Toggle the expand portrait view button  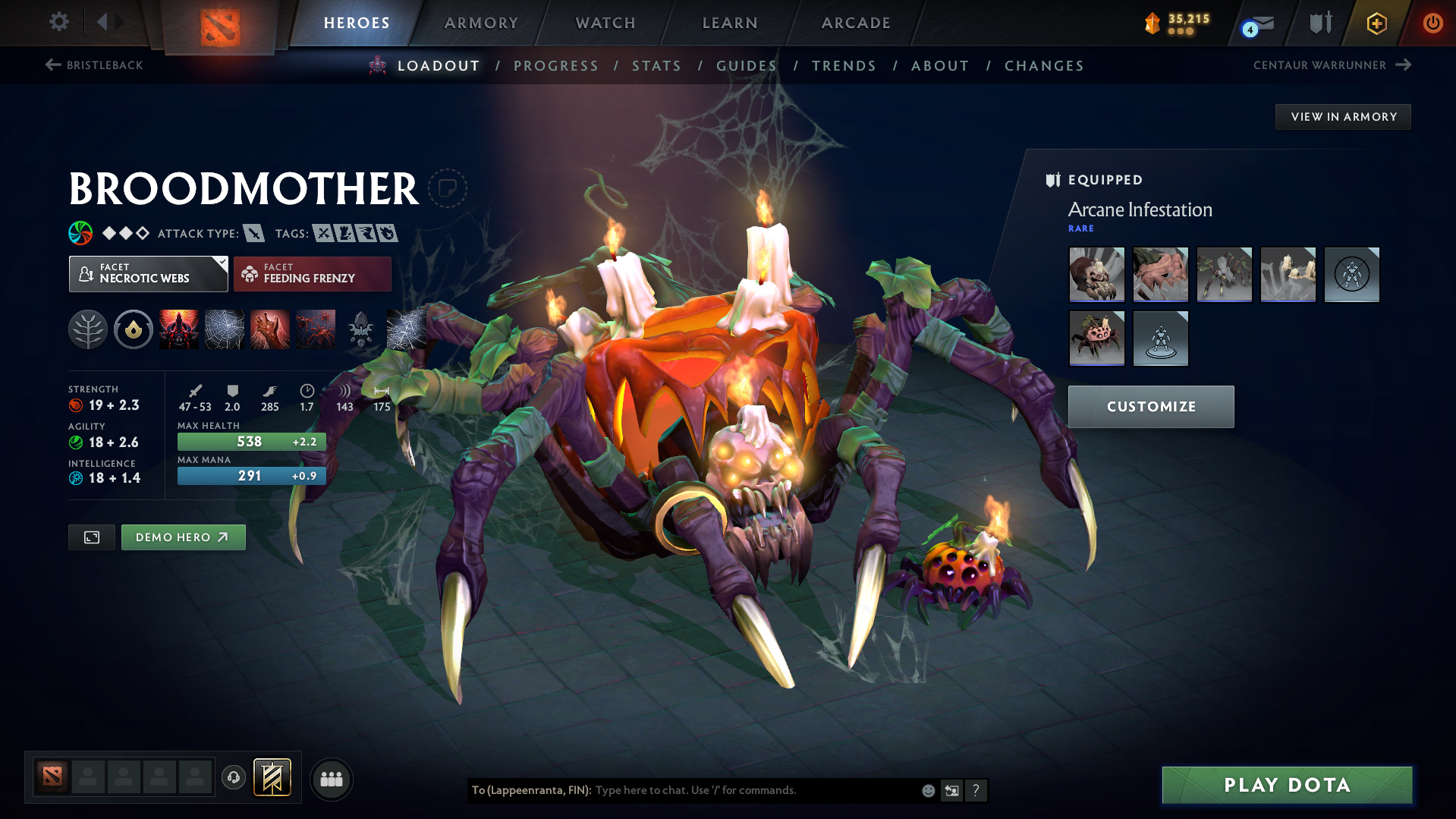91,537
